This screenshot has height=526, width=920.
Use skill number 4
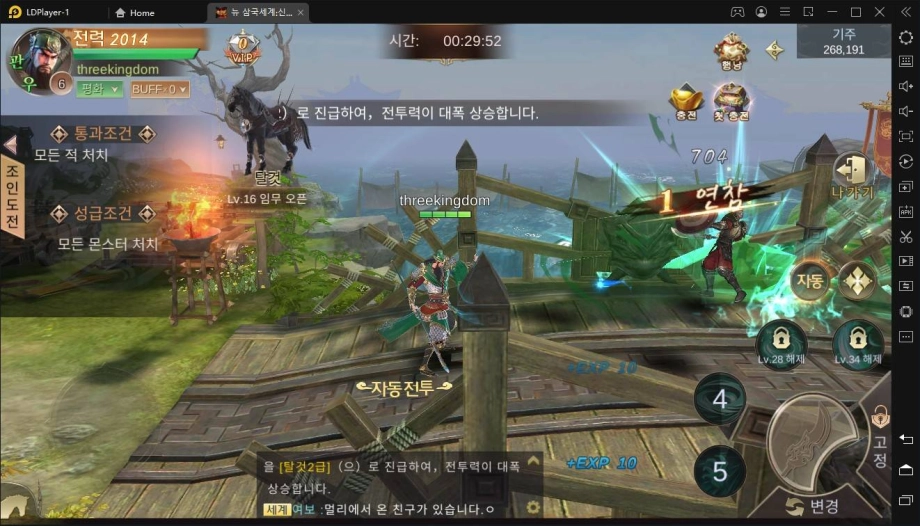pos(720,399)
